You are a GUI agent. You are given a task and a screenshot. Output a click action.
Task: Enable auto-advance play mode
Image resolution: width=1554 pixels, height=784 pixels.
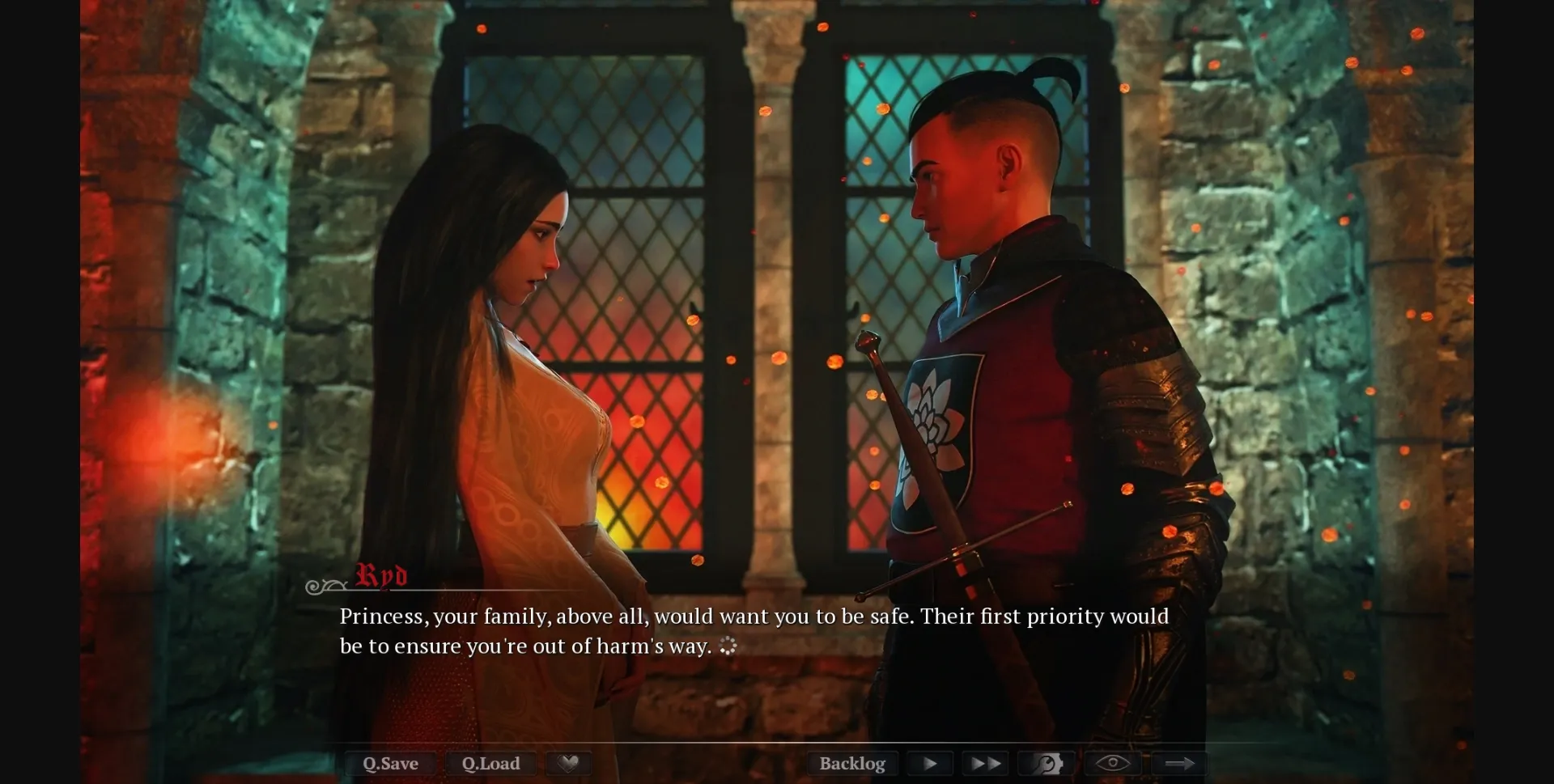pyautogui.click(x=929, y=763)
